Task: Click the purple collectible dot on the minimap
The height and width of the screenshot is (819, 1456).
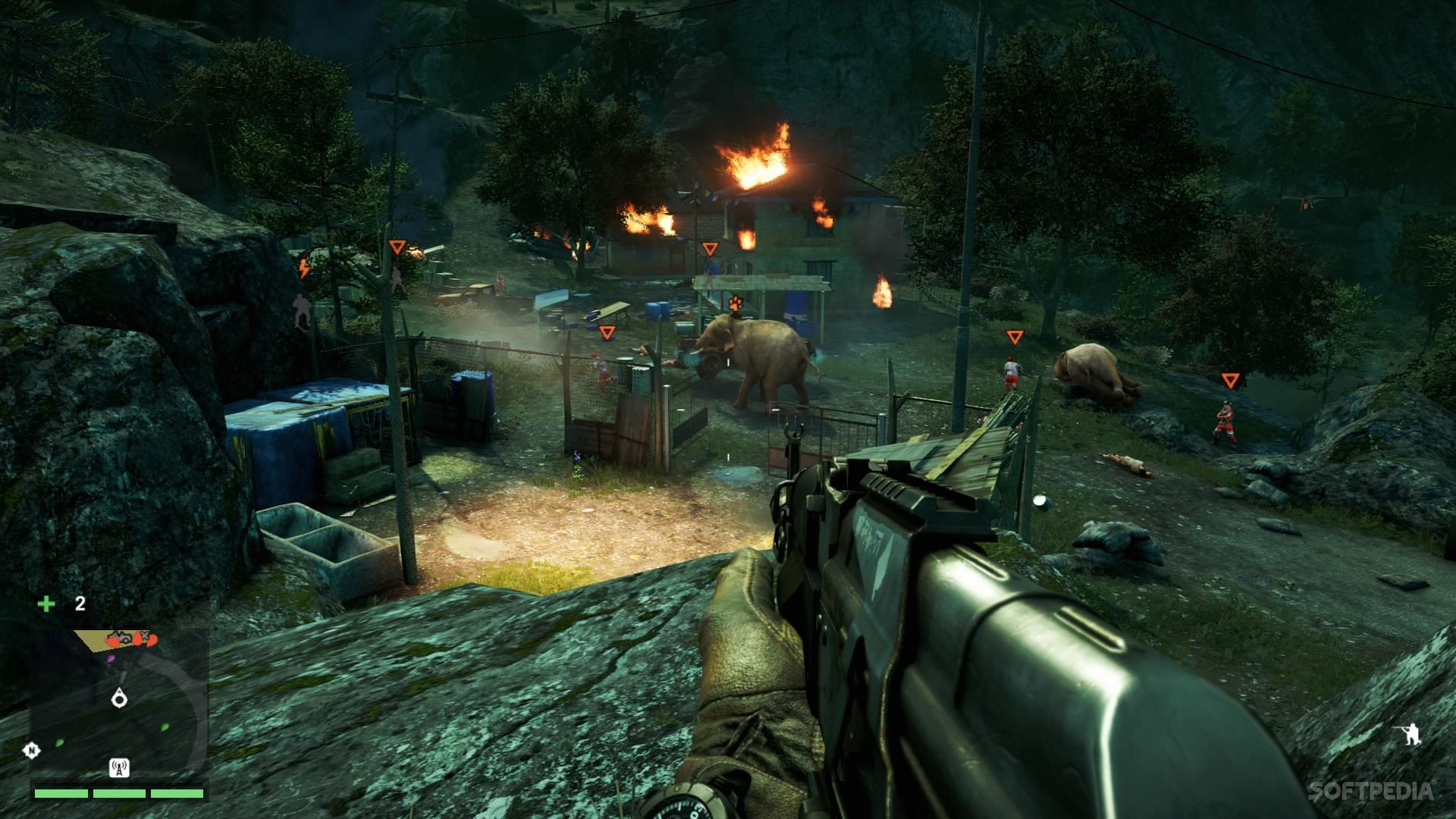Action: 111,657
